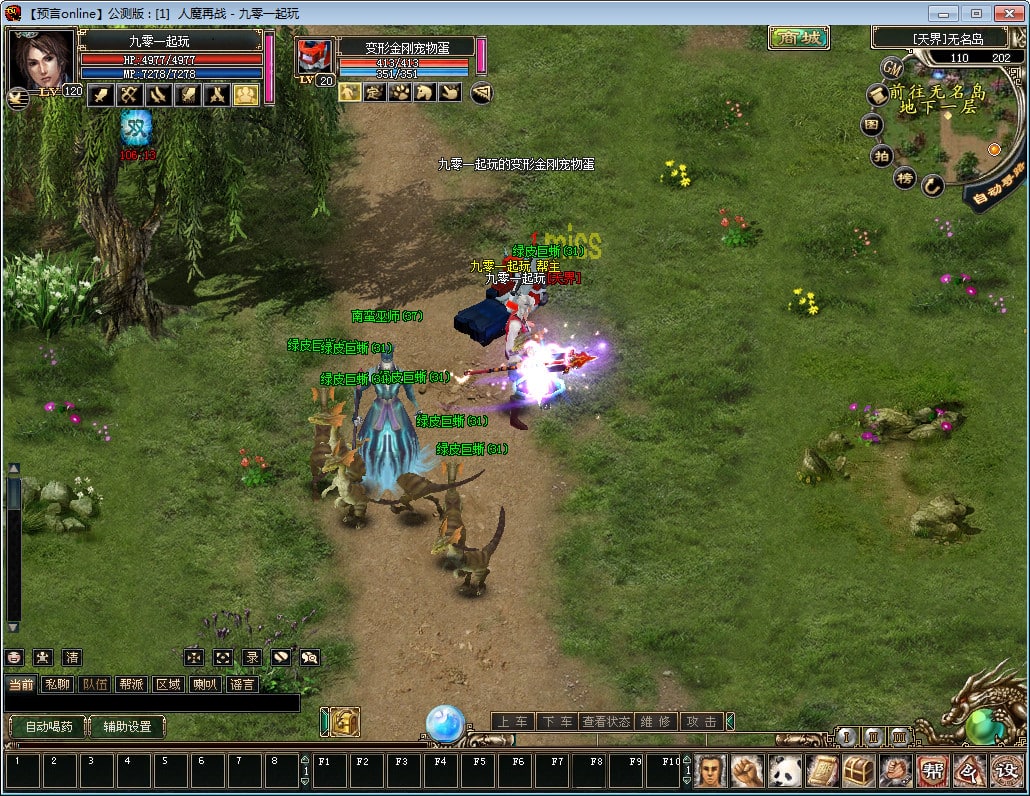1030x796 pixels.
Task: Open the 商城 shop
Action: point(799,38)
